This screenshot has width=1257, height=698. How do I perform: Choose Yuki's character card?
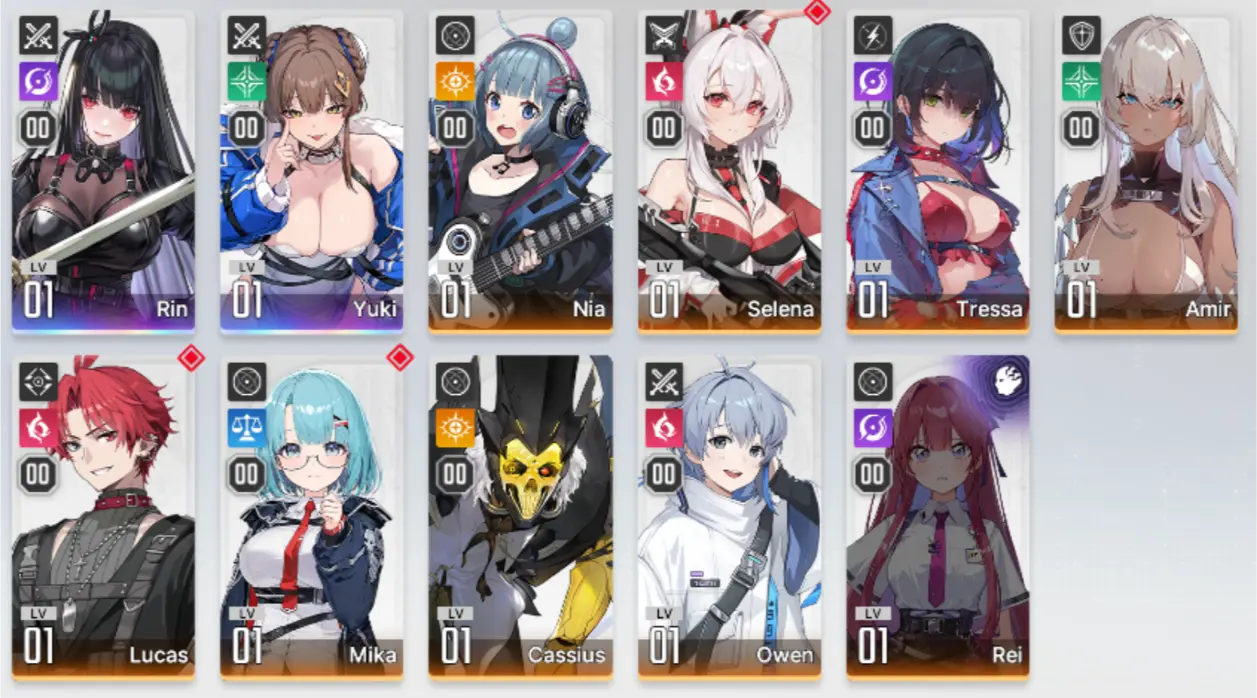(311, 170)
